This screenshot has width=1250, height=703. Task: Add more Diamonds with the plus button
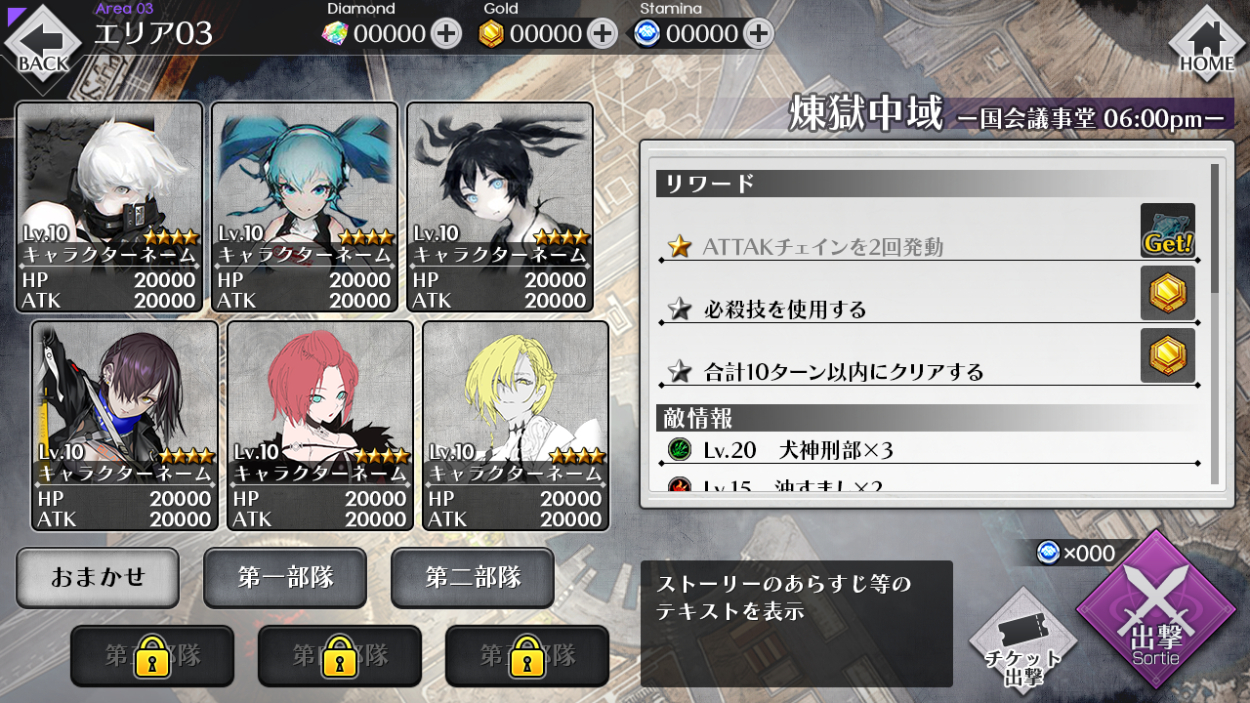(446, 34)
